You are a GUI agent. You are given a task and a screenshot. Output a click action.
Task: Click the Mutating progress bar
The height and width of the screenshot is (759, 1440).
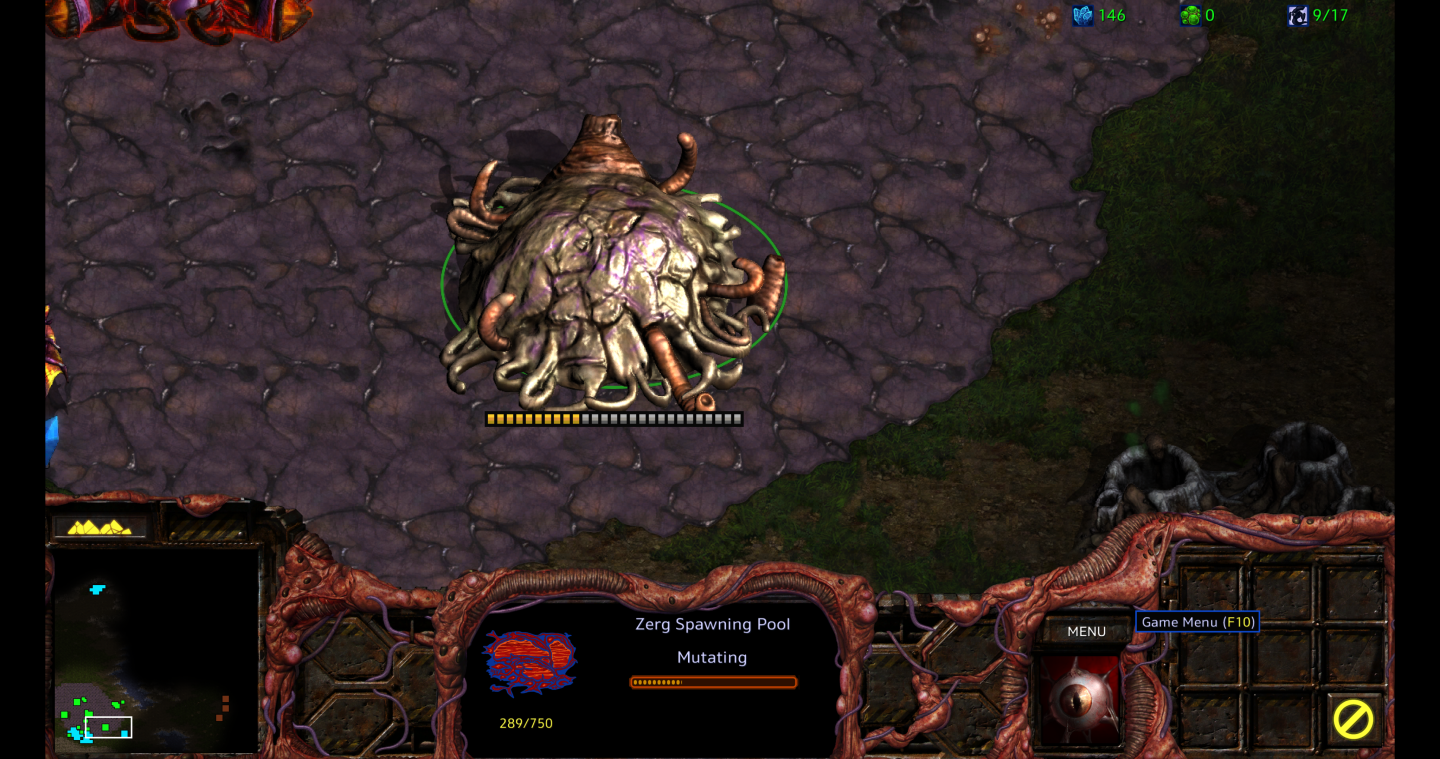(713, 682)
